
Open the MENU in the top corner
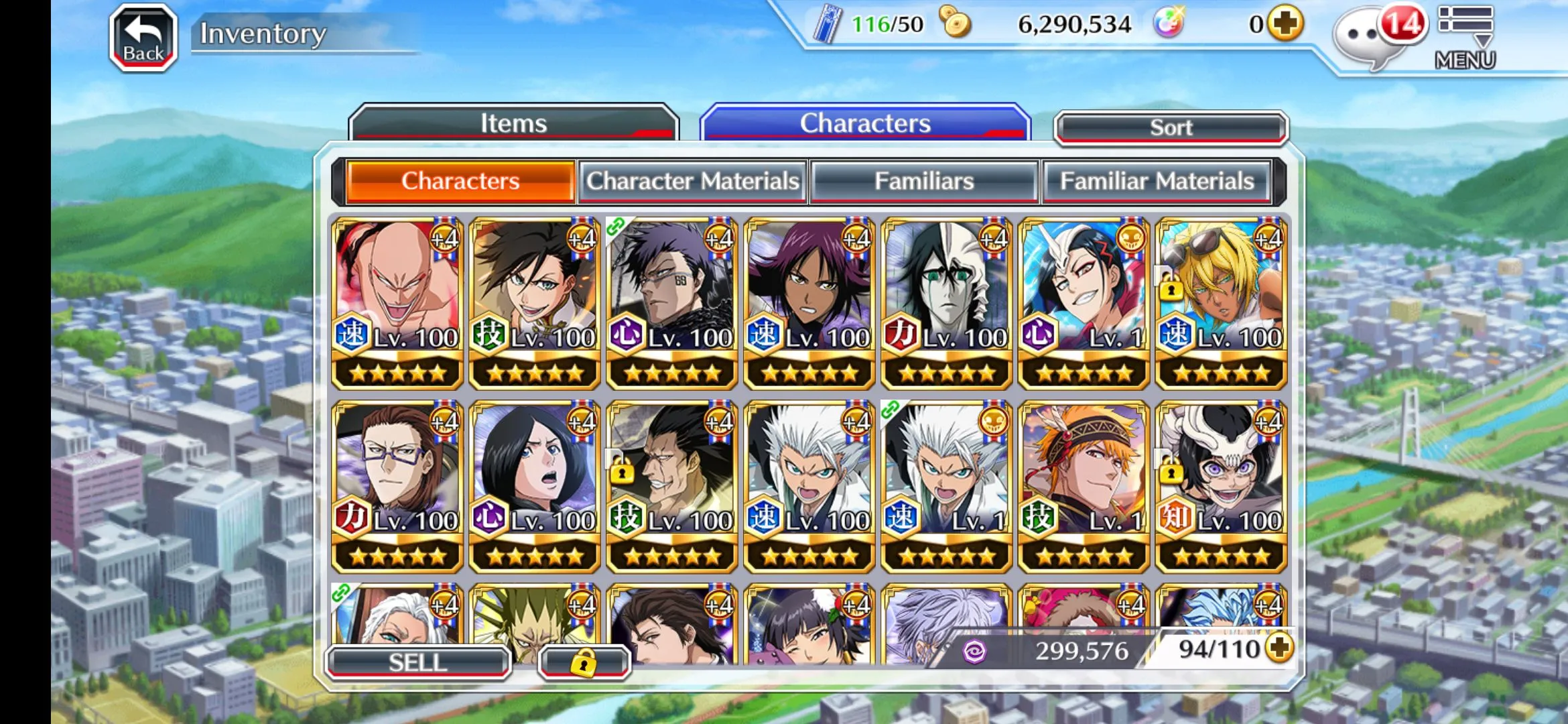coord(1465,38)
